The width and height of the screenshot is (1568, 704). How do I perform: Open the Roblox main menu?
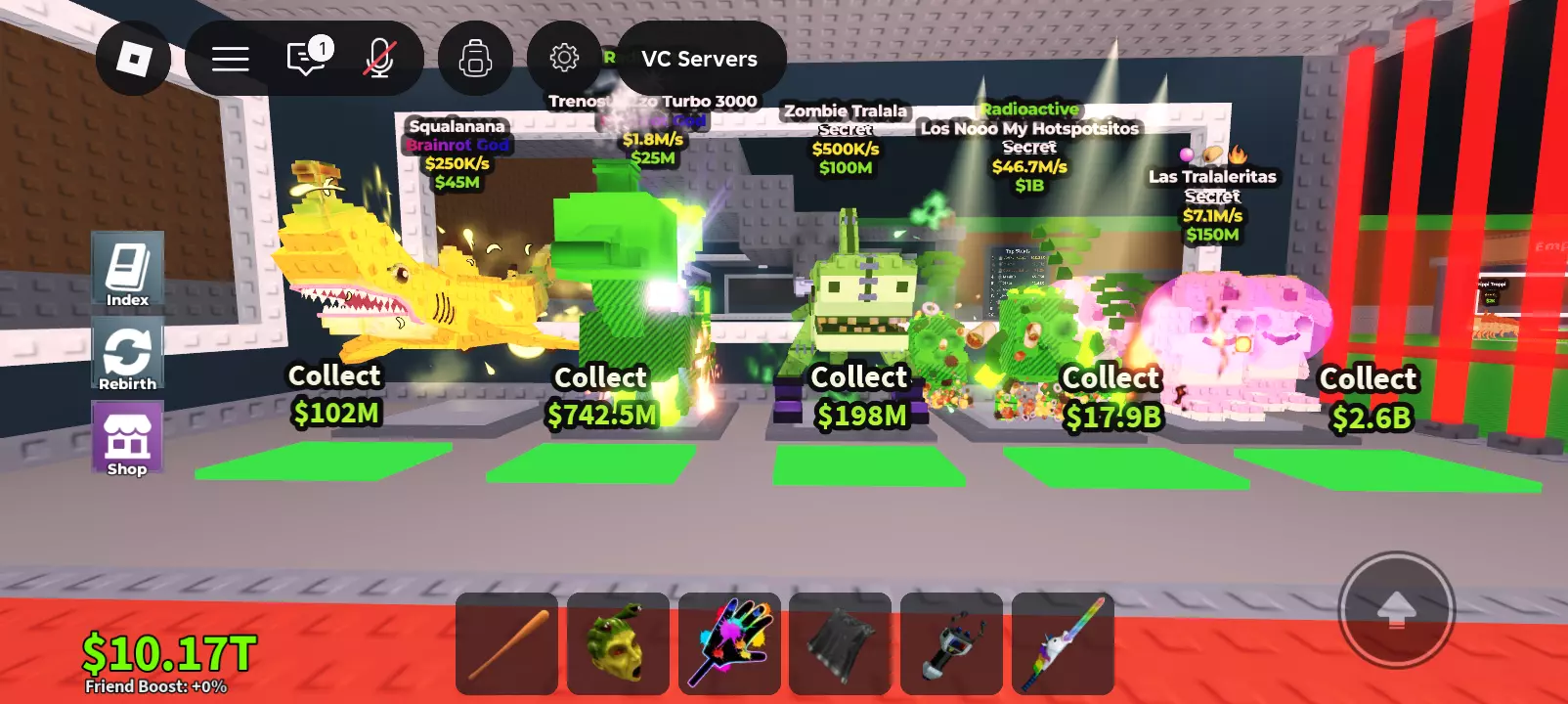134,59
